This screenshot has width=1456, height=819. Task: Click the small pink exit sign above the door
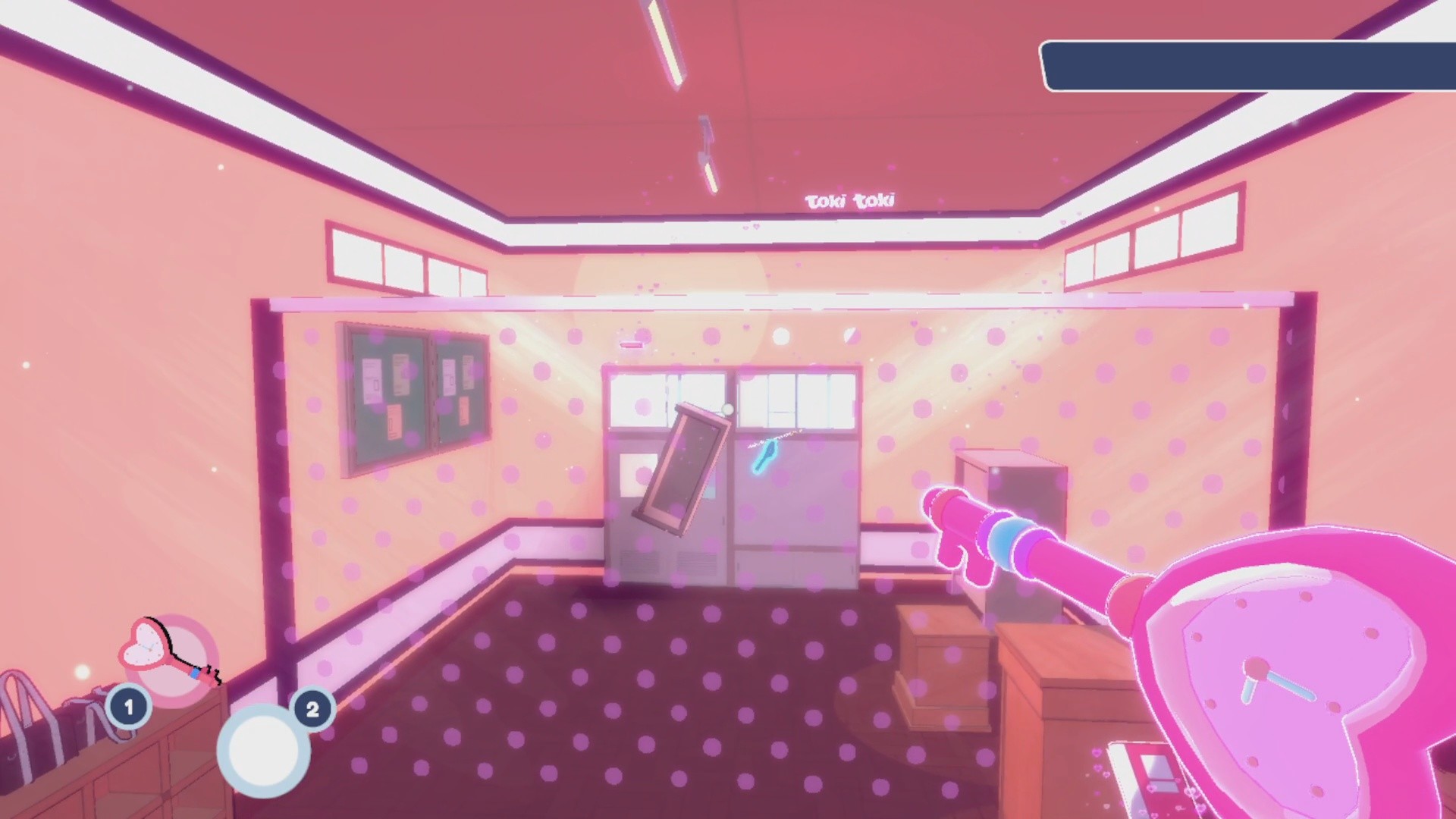tap(632, 343)
